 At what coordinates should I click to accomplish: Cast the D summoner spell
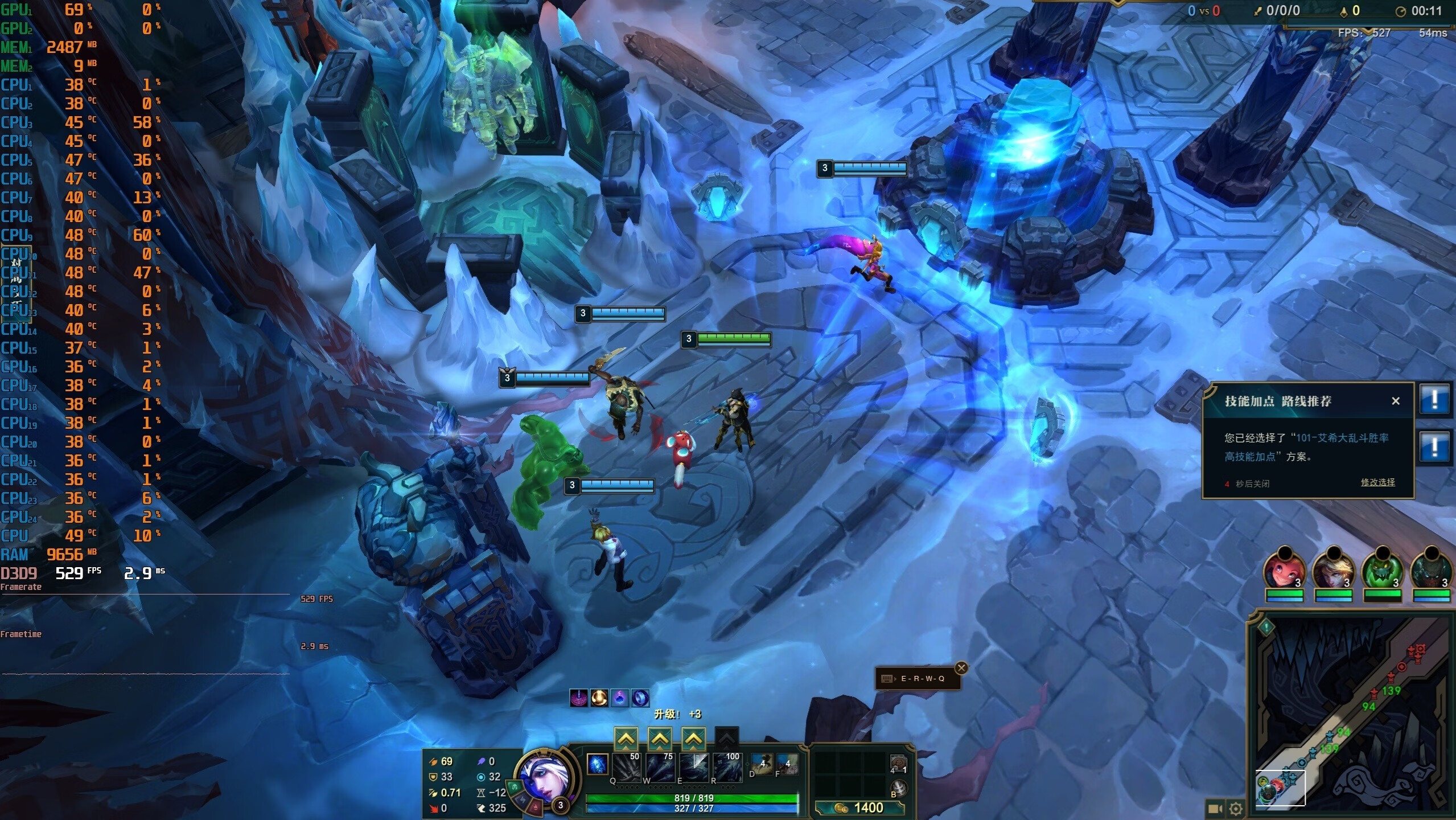pos(761,764)
